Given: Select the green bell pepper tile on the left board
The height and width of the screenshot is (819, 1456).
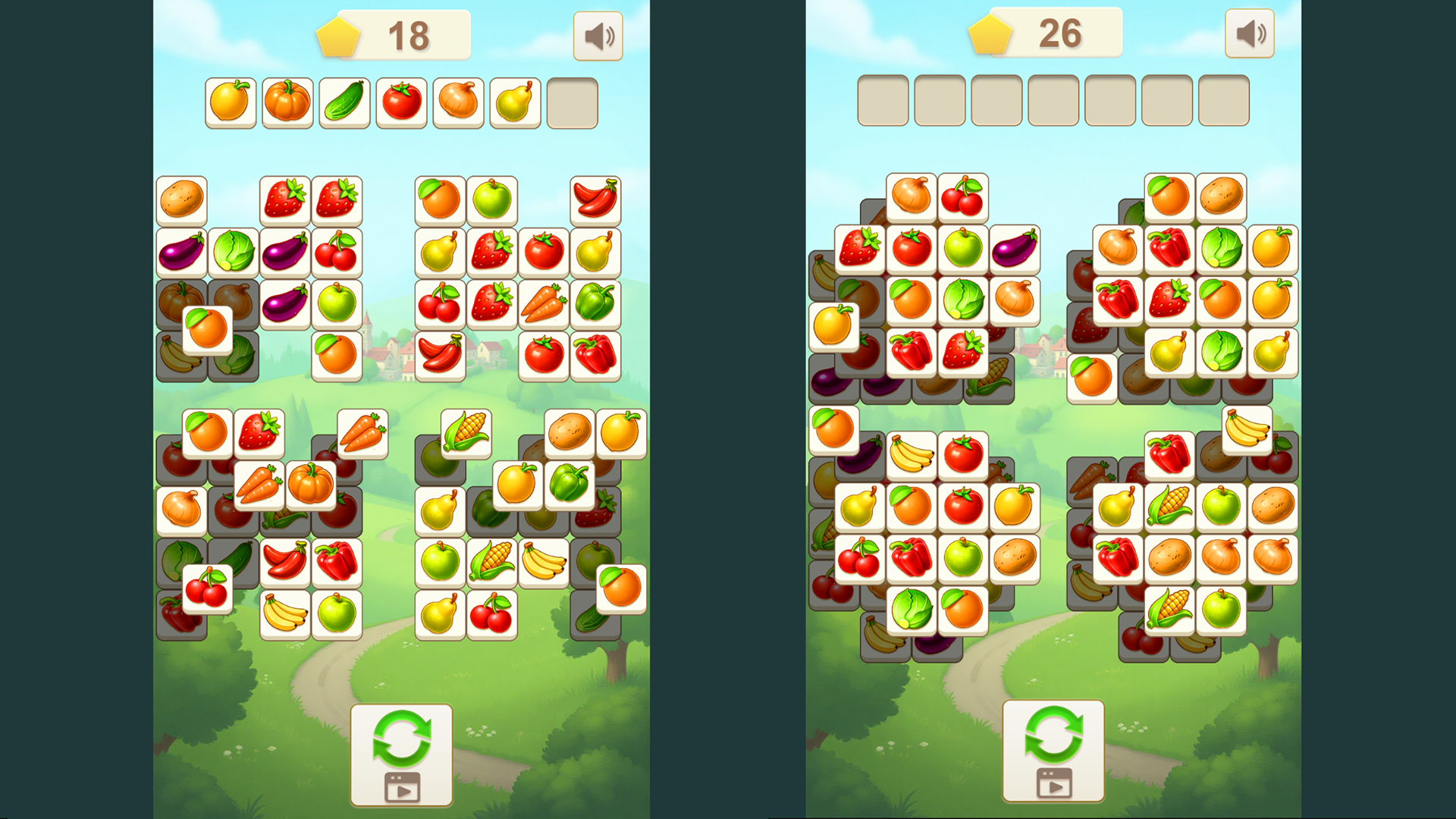Looking at the screenshot, I should coord(597,300).
